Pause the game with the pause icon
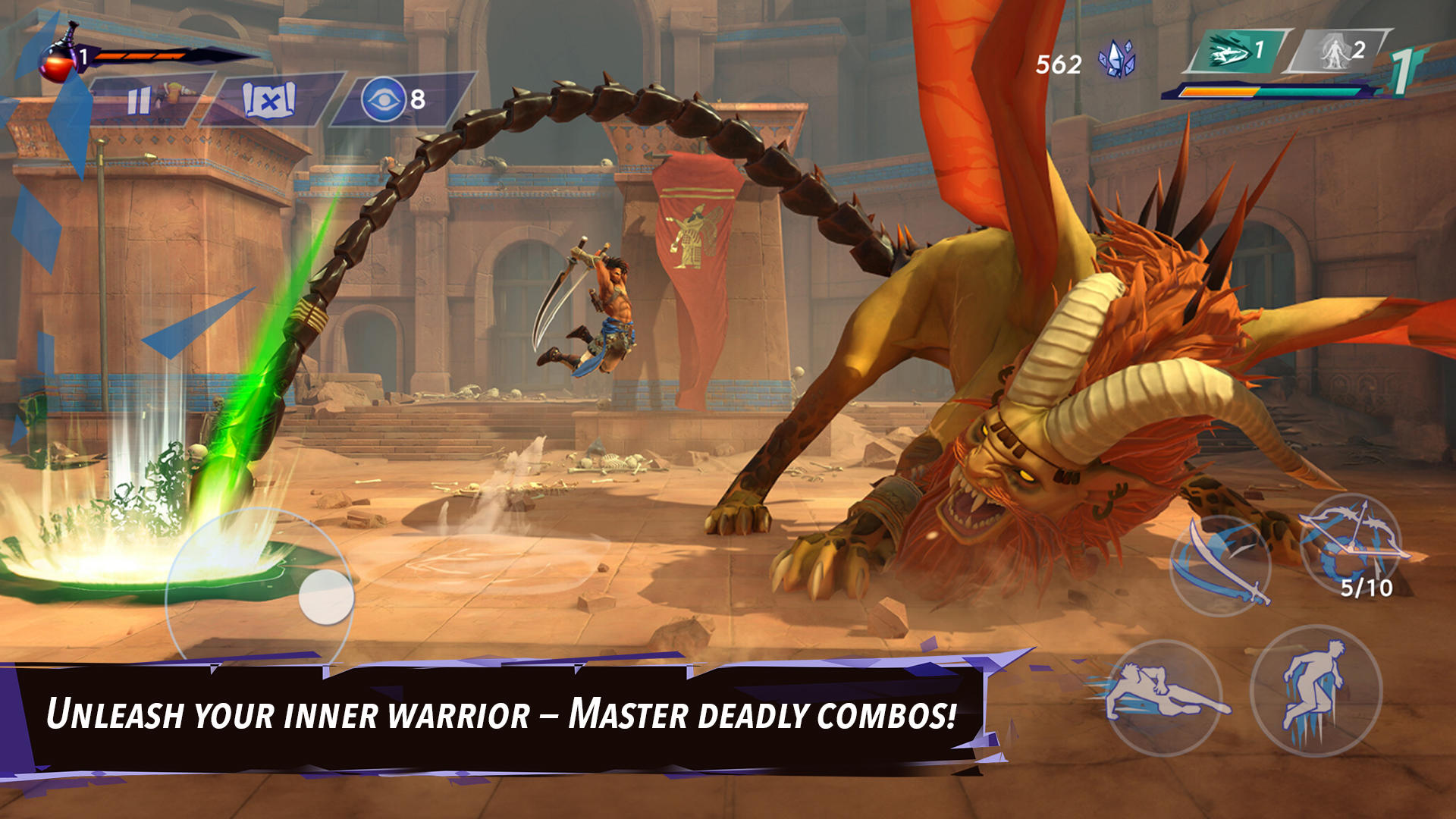 (139, 99)
